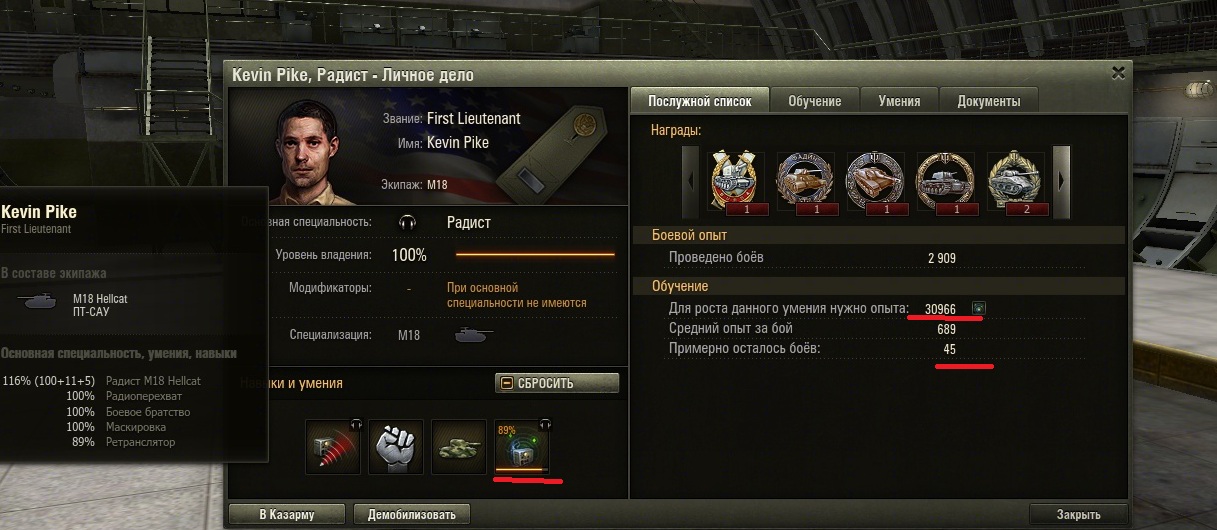Select the radio intercept skill icon
The width and height of the screenshot is (1217, 530).
333,445
